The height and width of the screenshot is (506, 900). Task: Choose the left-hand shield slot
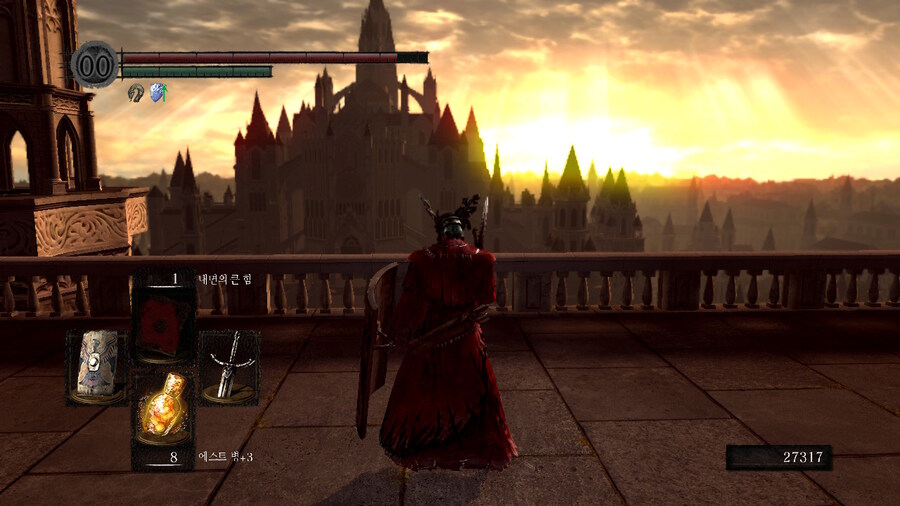[x=97, y=367]
